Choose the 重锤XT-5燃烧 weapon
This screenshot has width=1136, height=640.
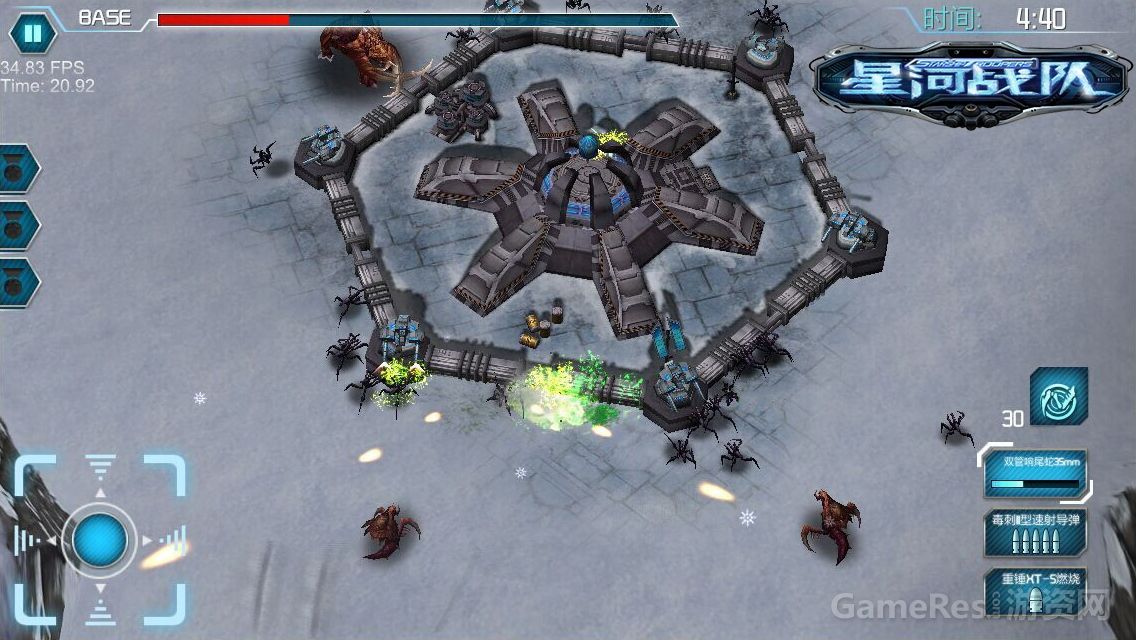(x=1034, y=590)
